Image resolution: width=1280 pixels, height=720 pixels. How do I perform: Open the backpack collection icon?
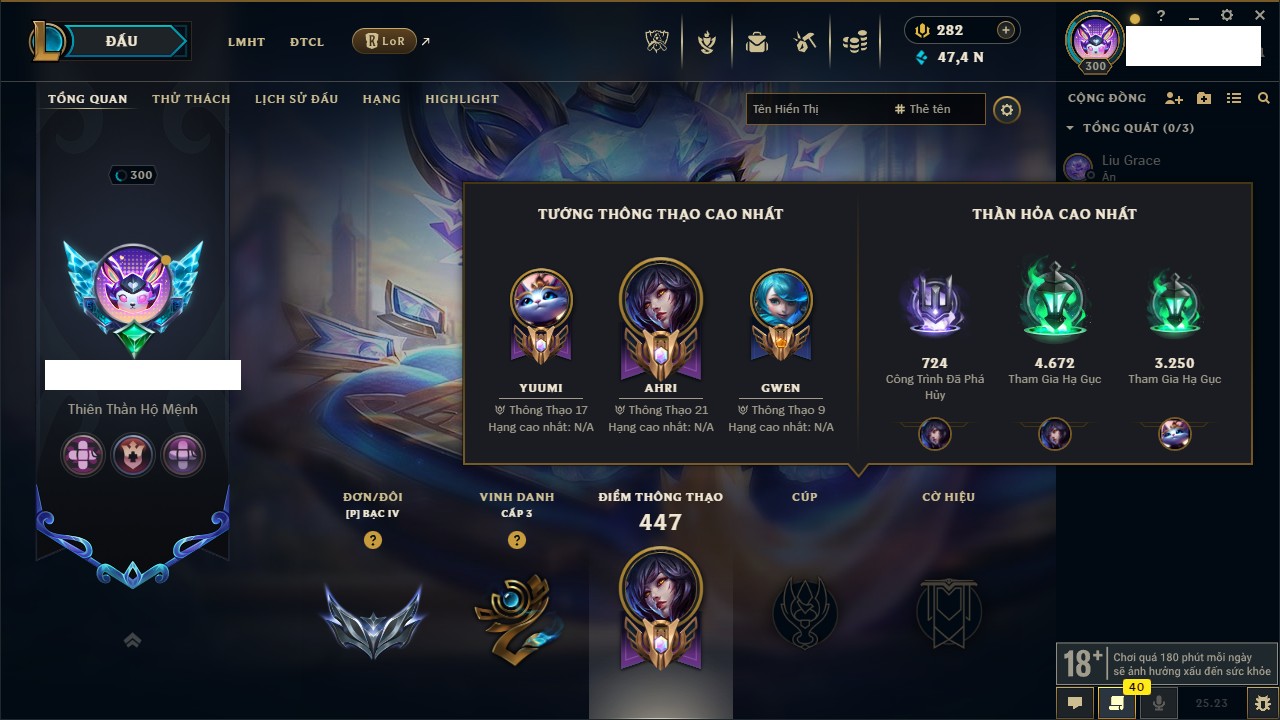(756, 42)
